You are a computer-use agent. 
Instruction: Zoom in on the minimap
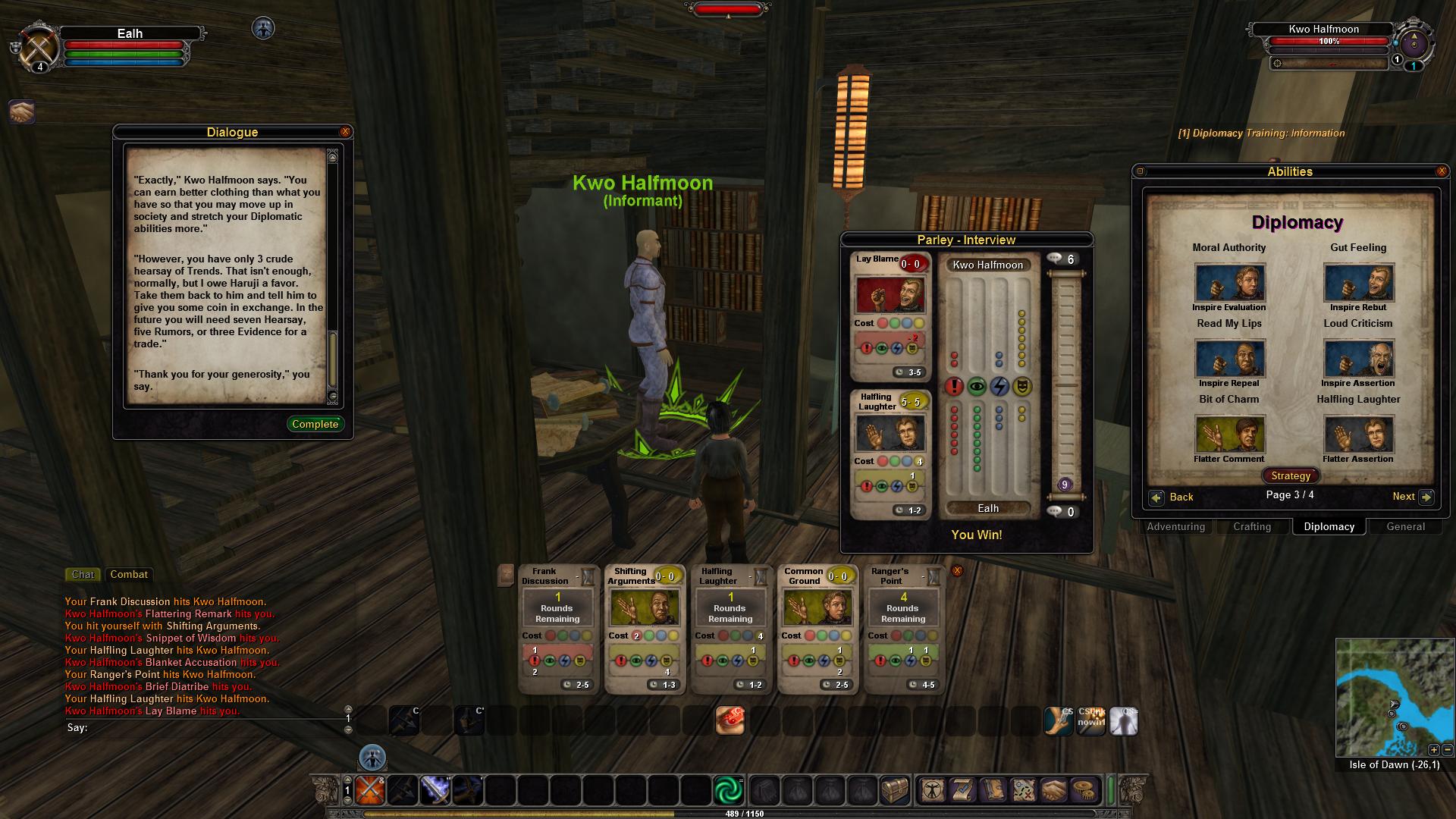pos(1433,750)
